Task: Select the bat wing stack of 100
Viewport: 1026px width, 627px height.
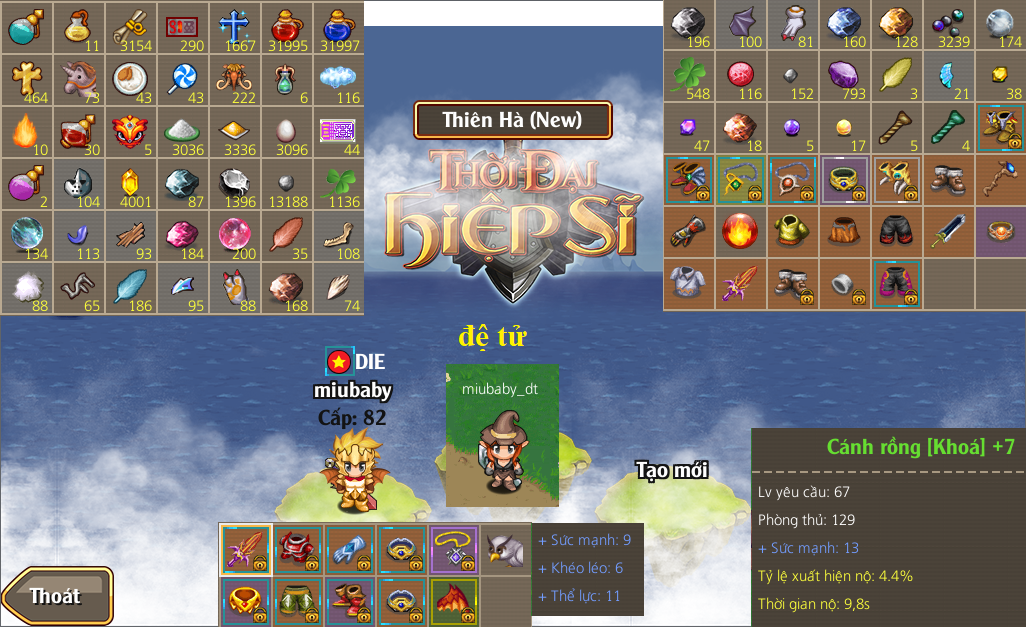Action: coord(741,25)
